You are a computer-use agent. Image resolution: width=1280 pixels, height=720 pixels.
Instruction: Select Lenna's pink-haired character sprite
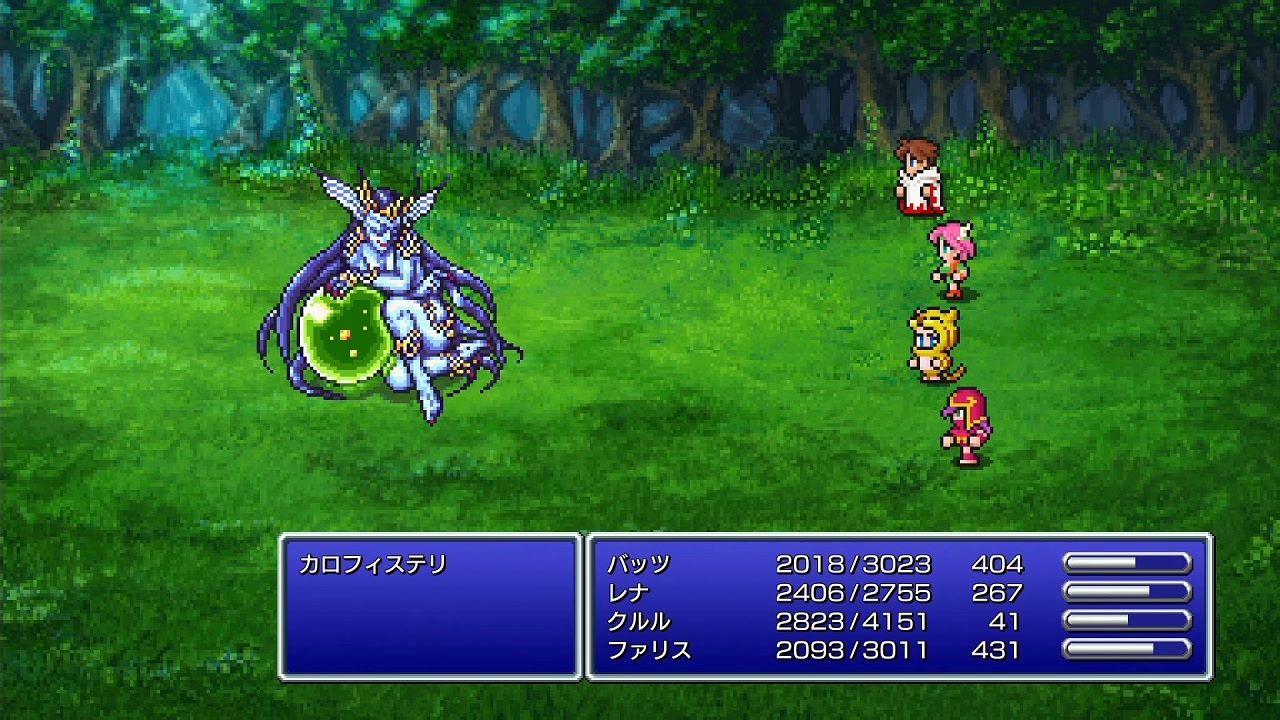coord(950,255)
